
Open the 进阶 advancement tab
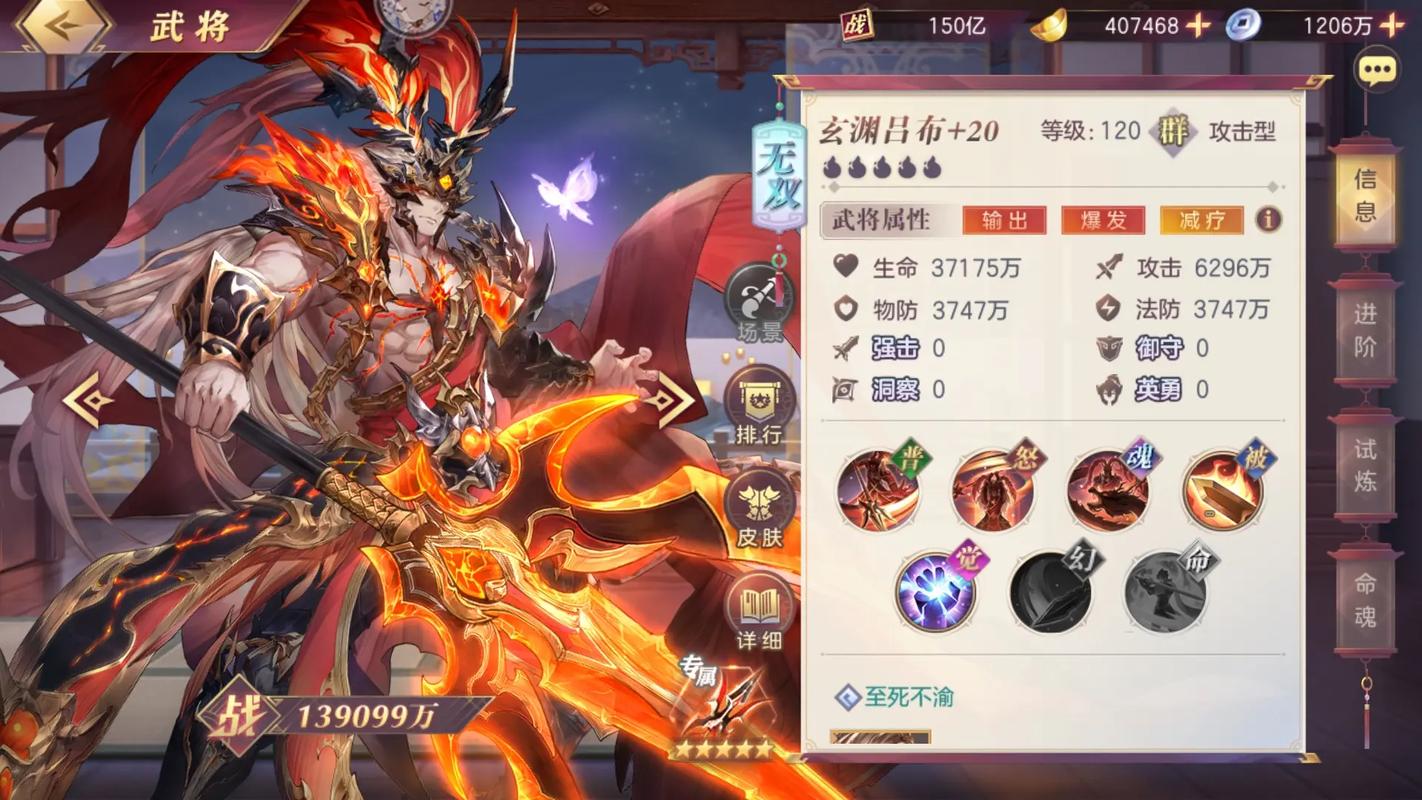click(1366, 333)
